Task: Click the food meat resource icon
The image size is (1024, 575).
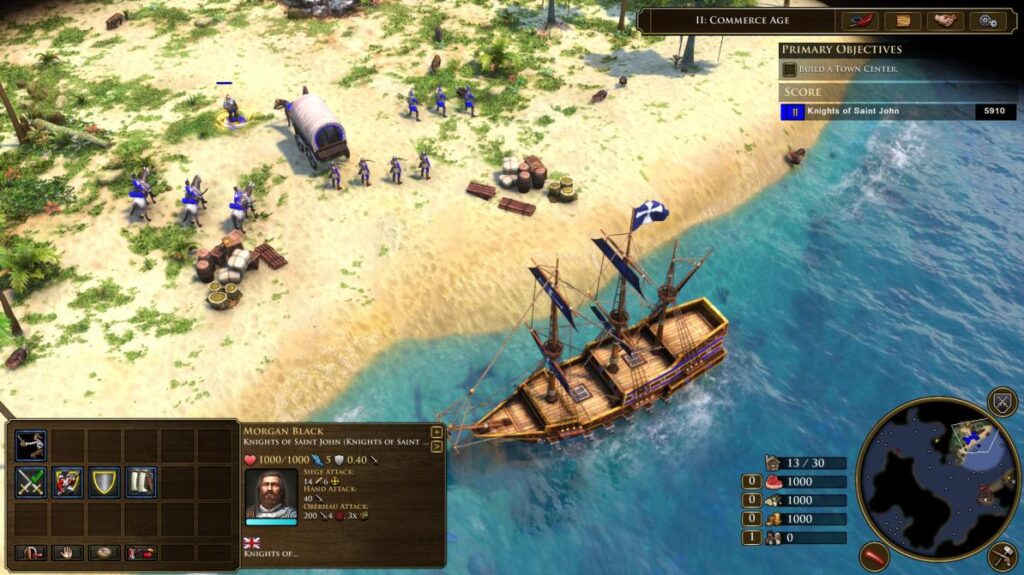Action: (x=773, y=482)
